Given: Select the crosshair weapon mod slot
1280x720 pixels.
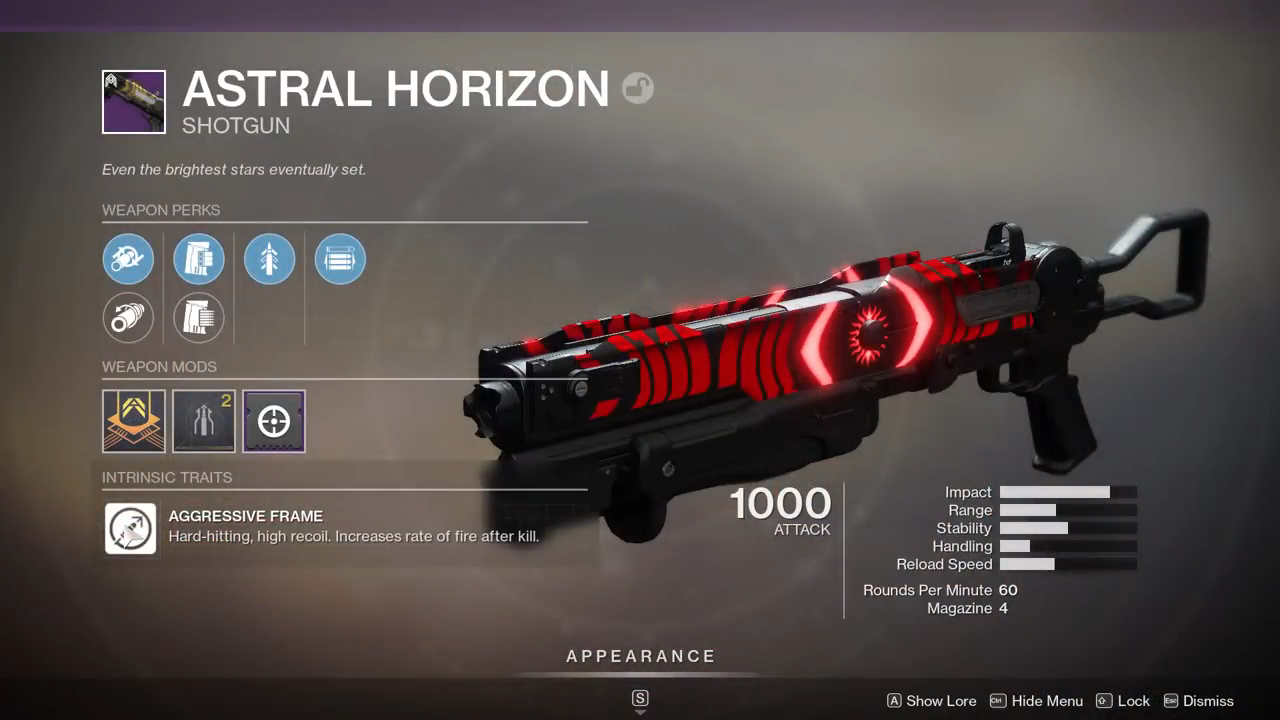Looking at the screenshot, I should [274, 421].
